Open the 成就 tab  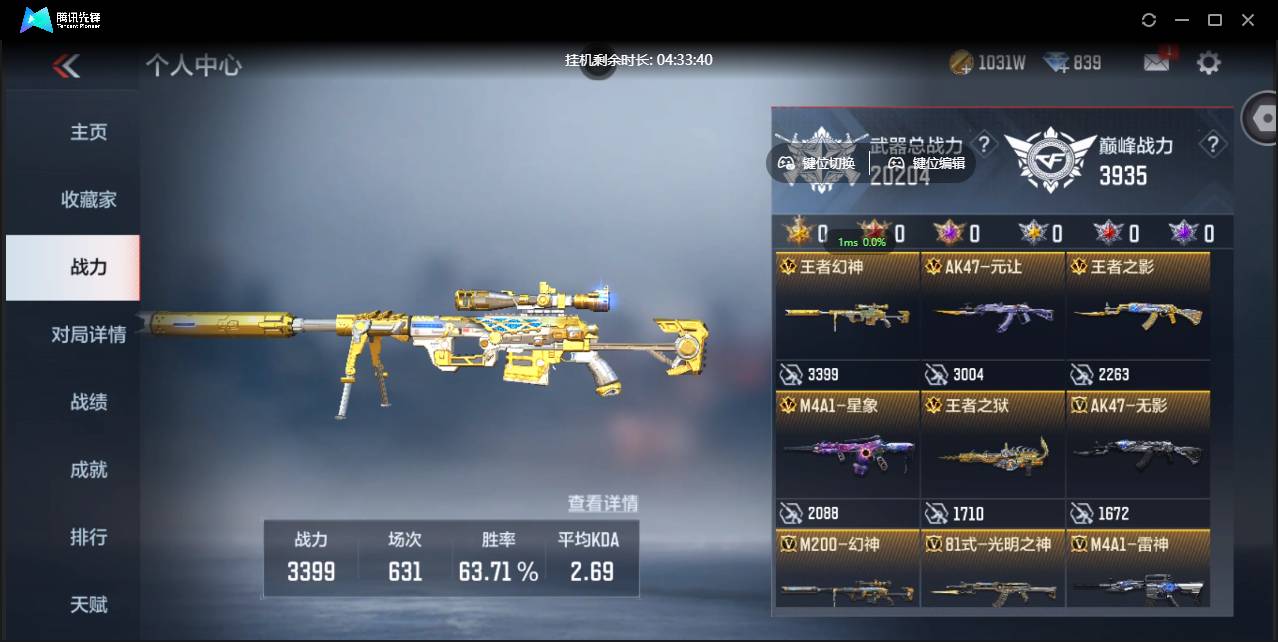coord(88,469)
